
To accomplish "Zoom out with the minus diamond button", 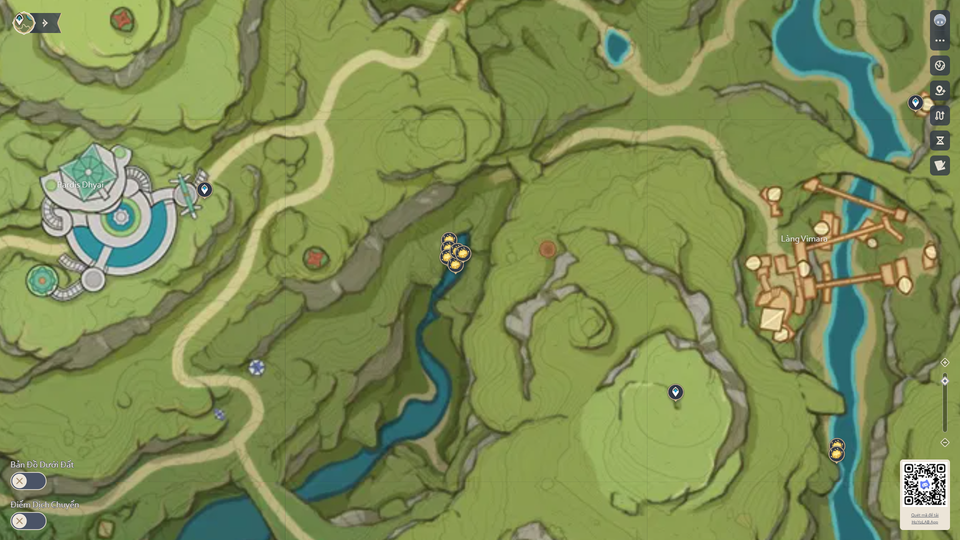I will coord(945,442).
